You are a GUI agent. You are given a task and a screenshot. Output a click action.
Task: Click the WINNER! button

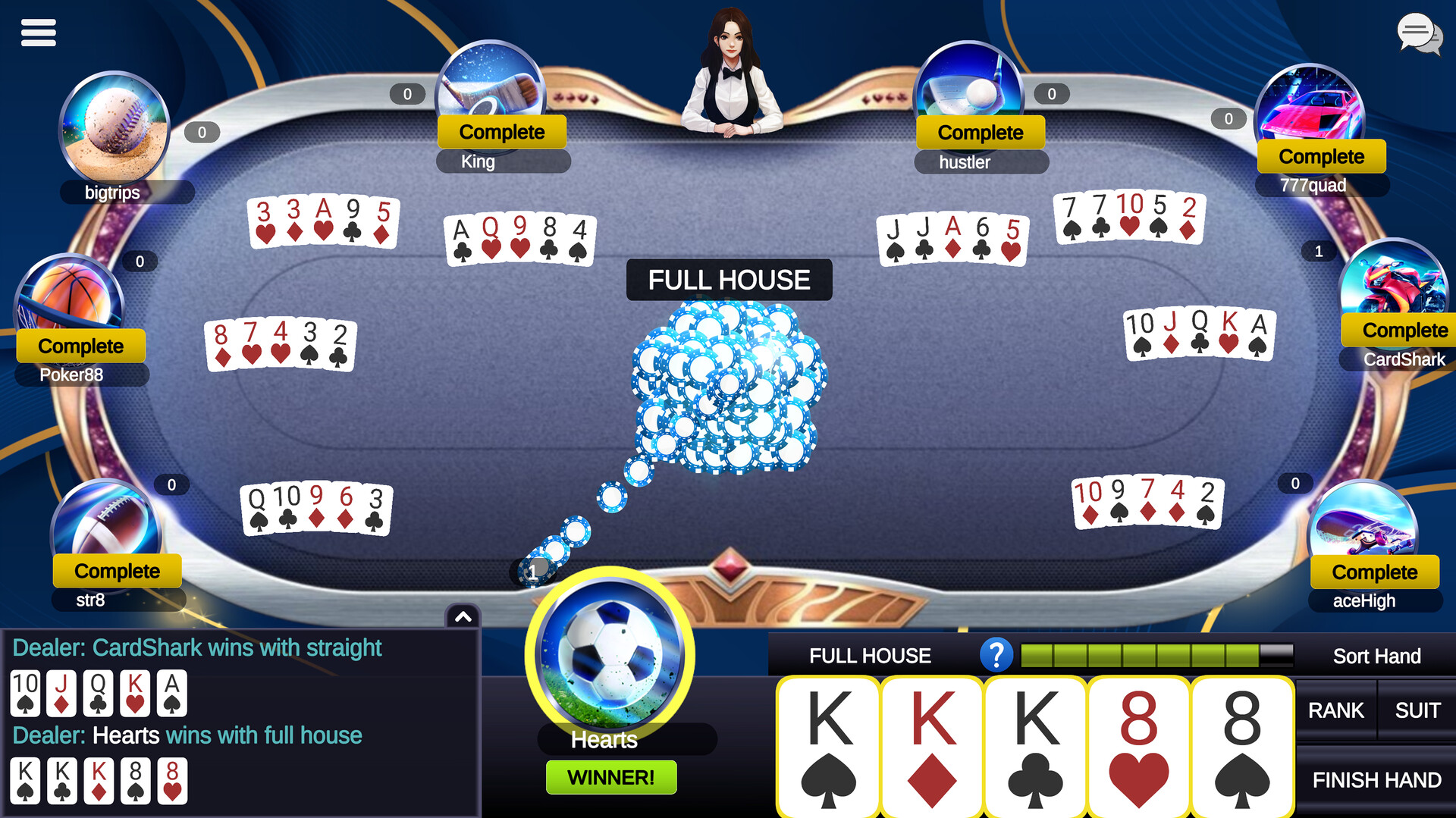[x=611, y=776]
